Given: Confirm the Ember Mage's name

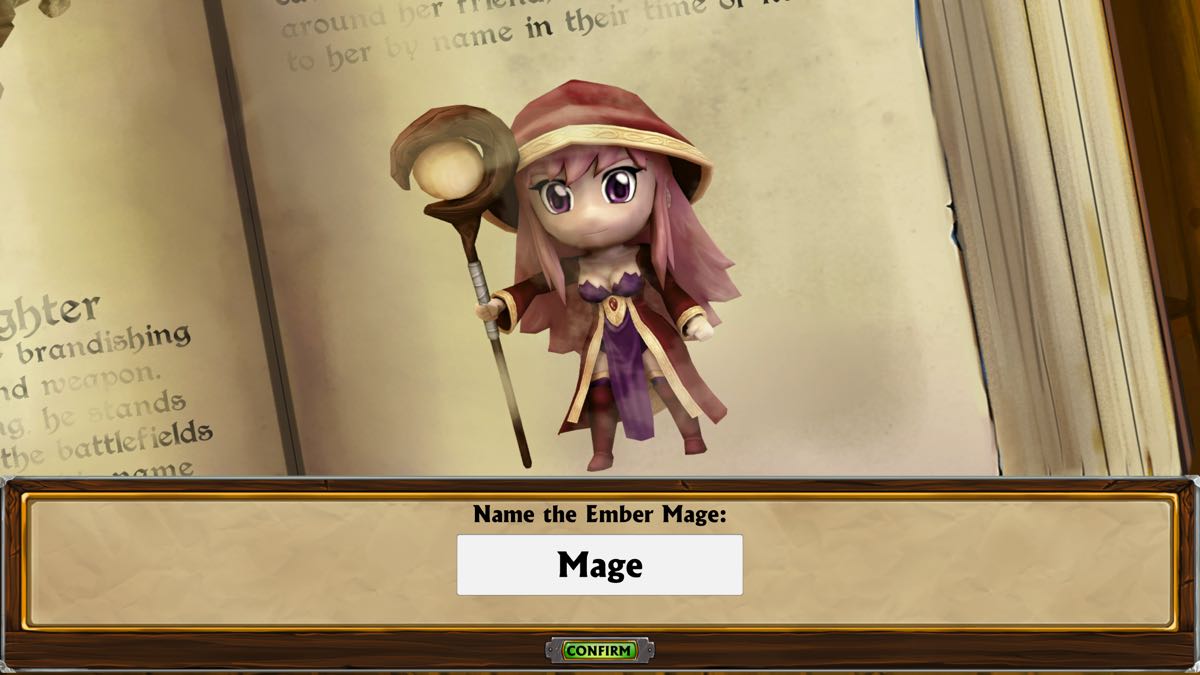Looking at the screenshot, I should pos(599,651).
